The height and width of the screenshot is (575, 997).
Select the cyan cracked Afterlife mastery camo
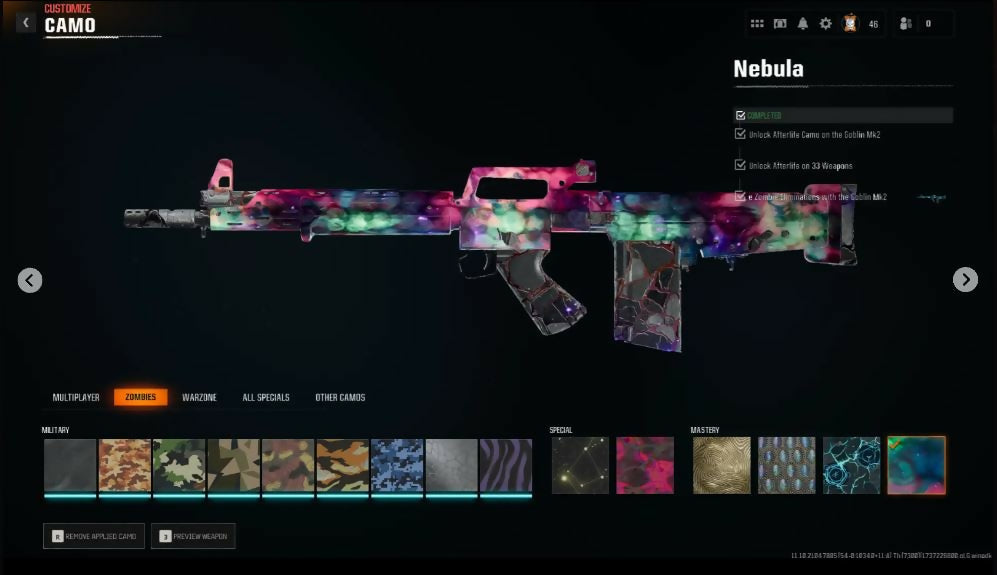click(x=851, y=465)
